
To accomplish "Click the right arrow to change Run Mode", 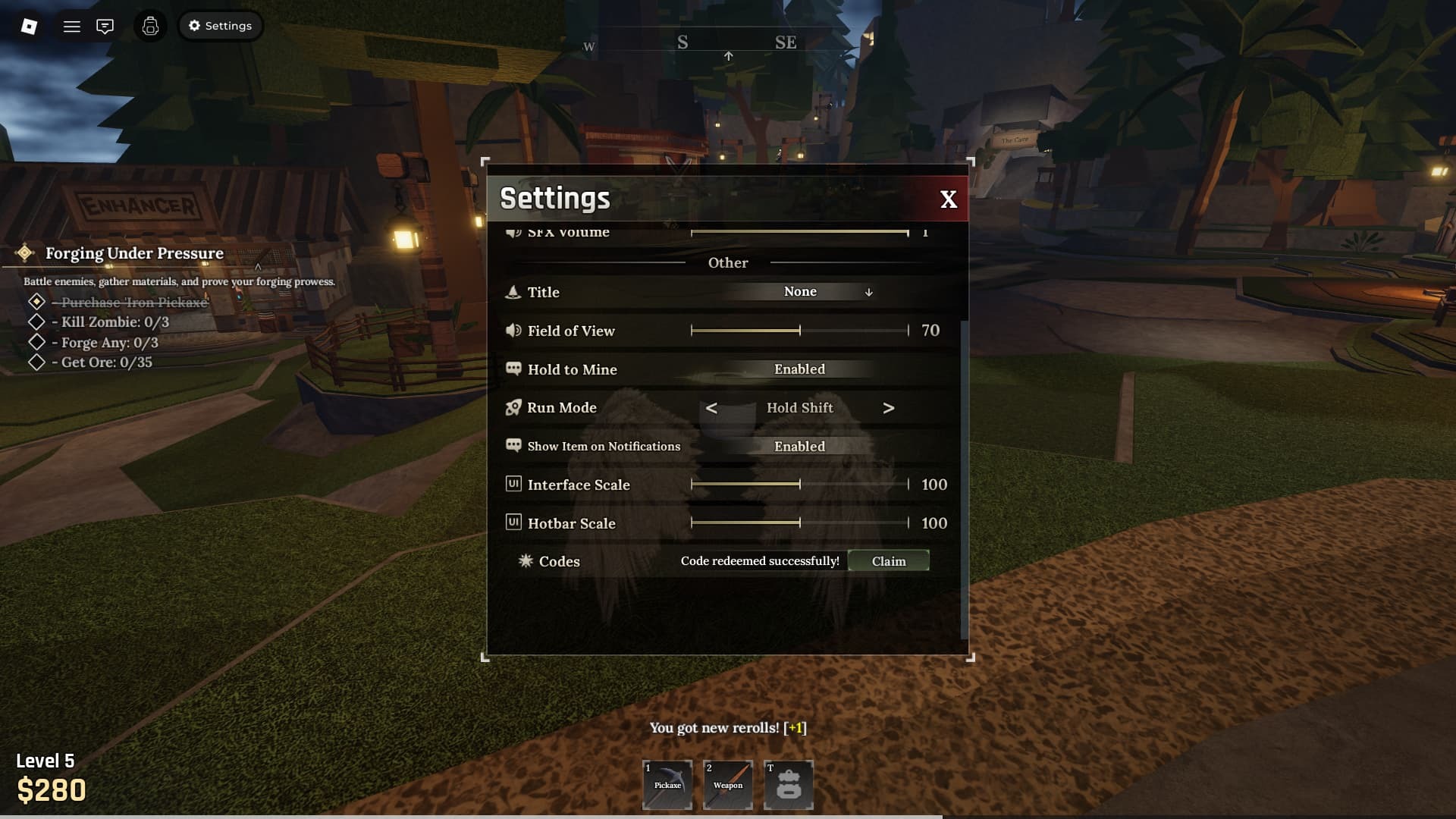I will tap(889, 408).
